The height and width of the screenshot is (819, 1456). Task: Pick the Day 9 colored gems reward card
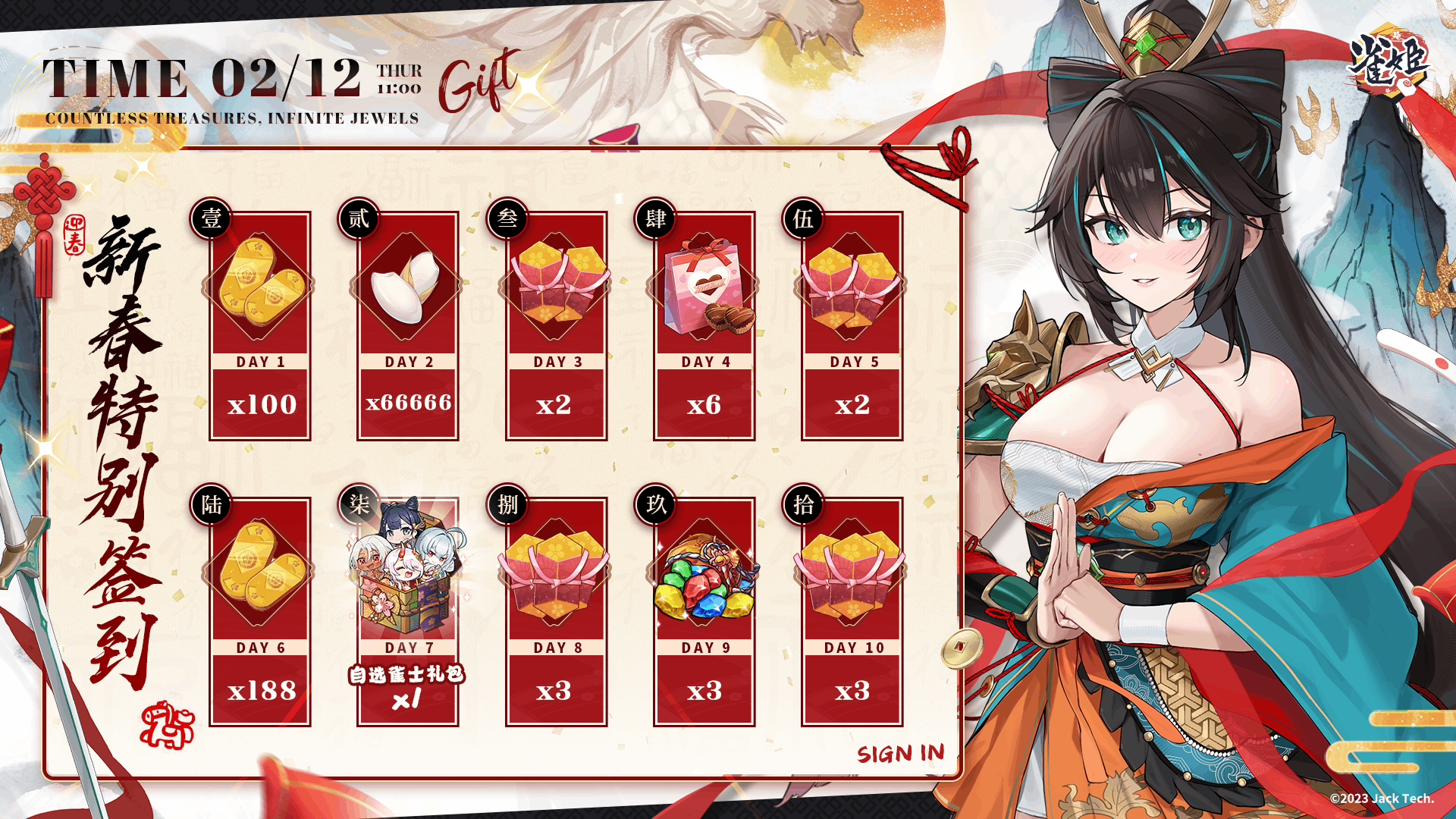pos(704,612)
